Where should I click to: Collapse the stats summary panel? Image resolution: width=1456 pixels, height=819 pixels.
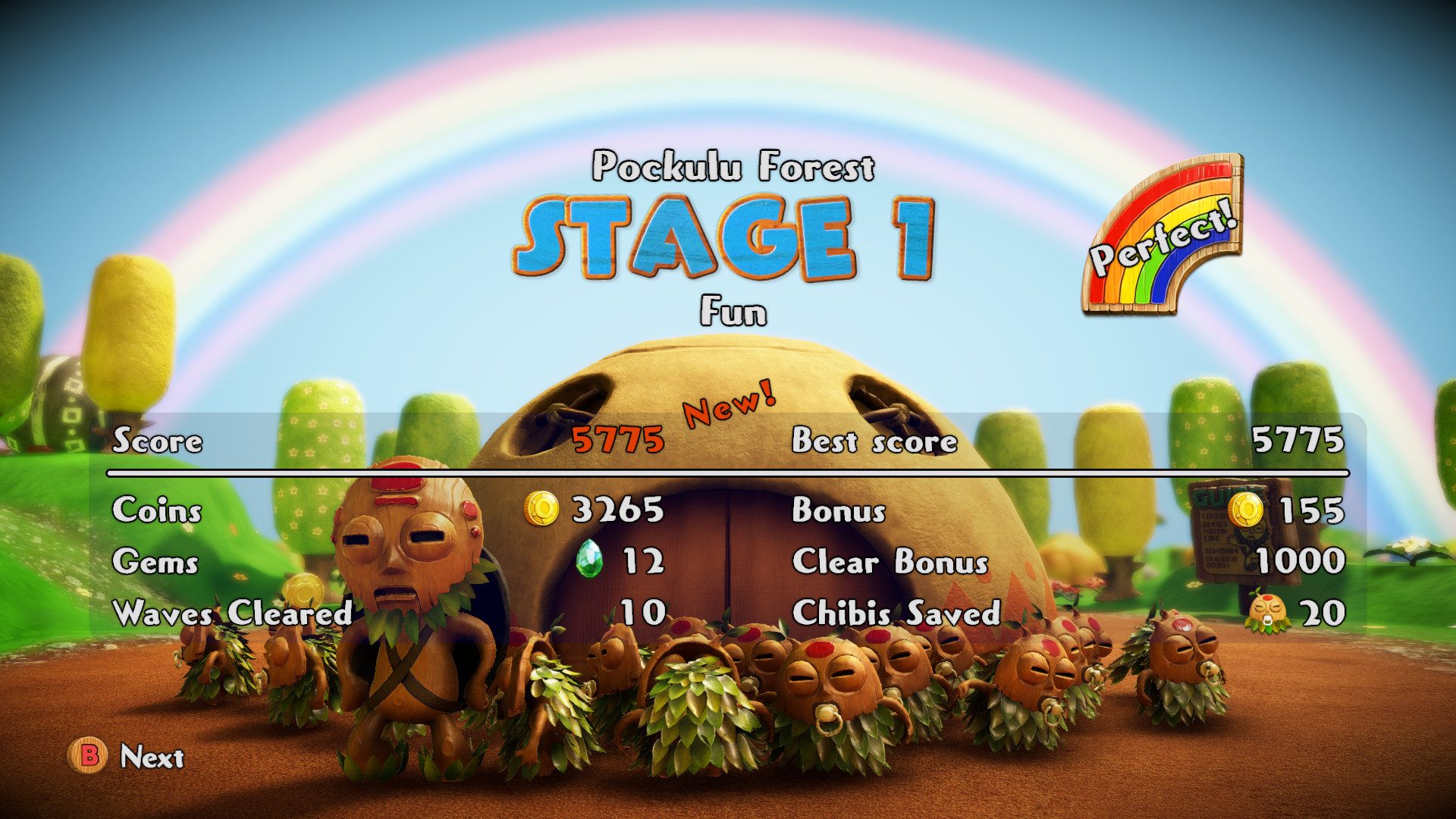tap(728, 523)
